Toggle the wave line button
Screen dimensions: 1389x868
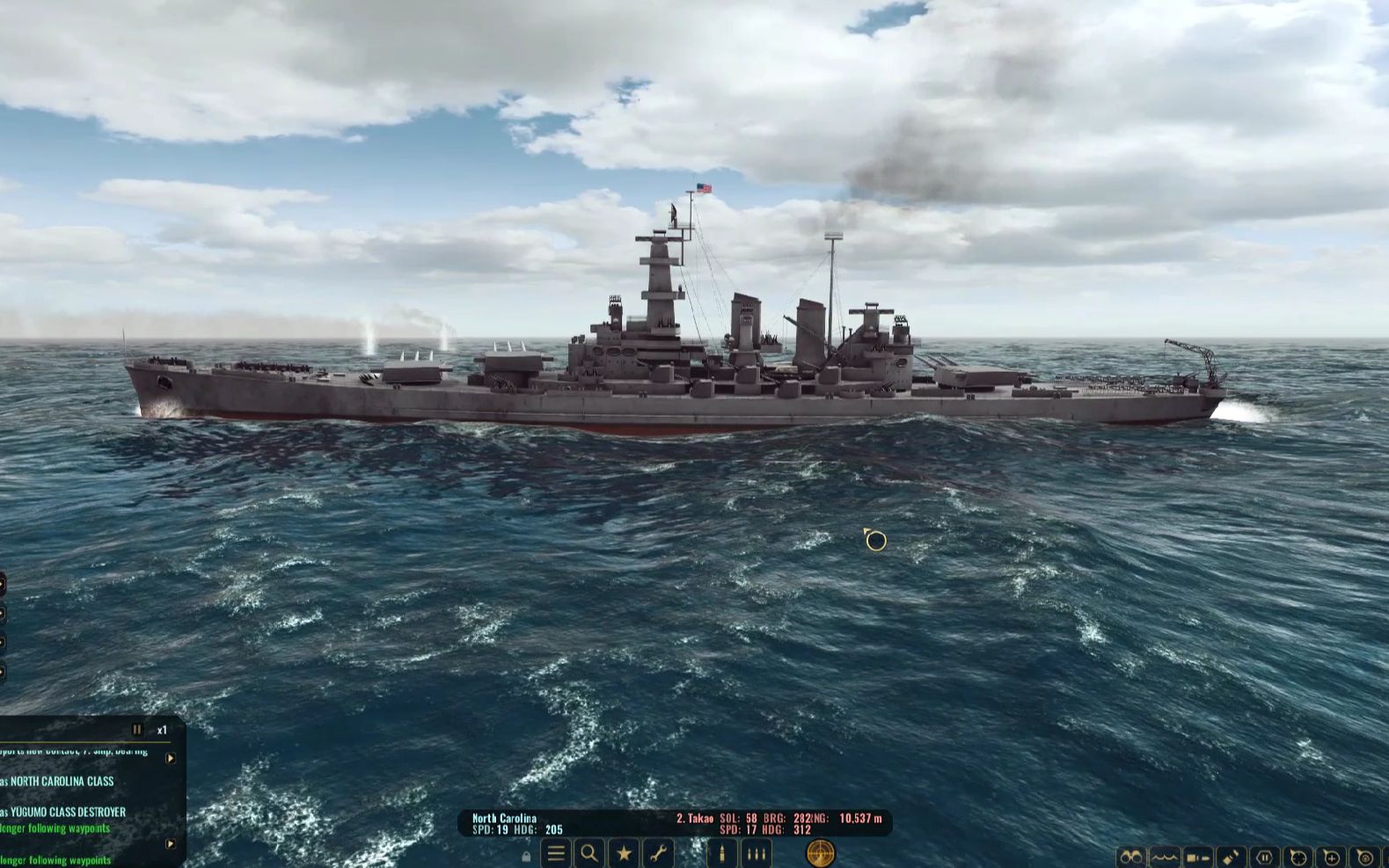(x=1165, y=857)
